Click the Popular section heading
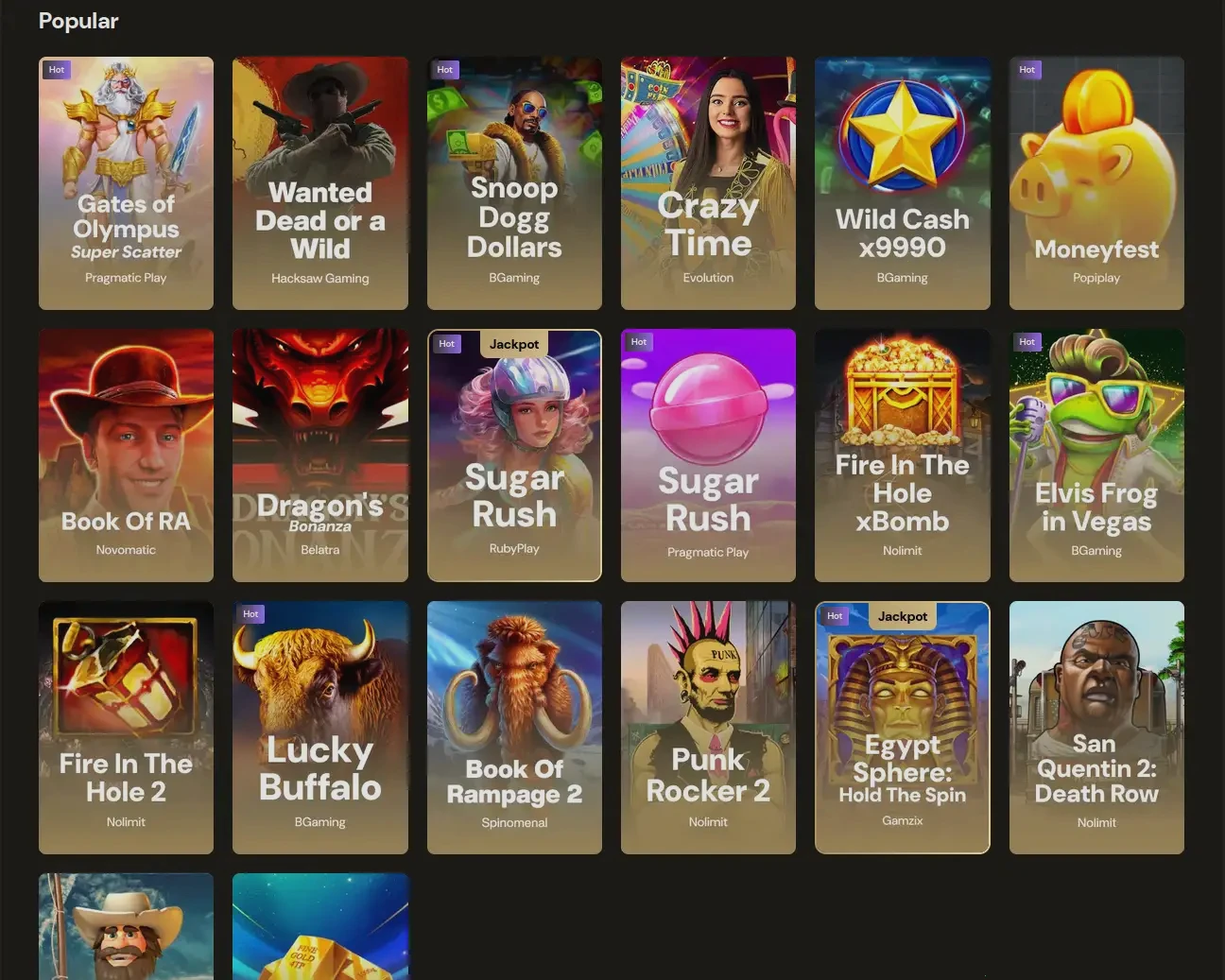The height and width of the screenshot is (980, 1225). [78, 20]
